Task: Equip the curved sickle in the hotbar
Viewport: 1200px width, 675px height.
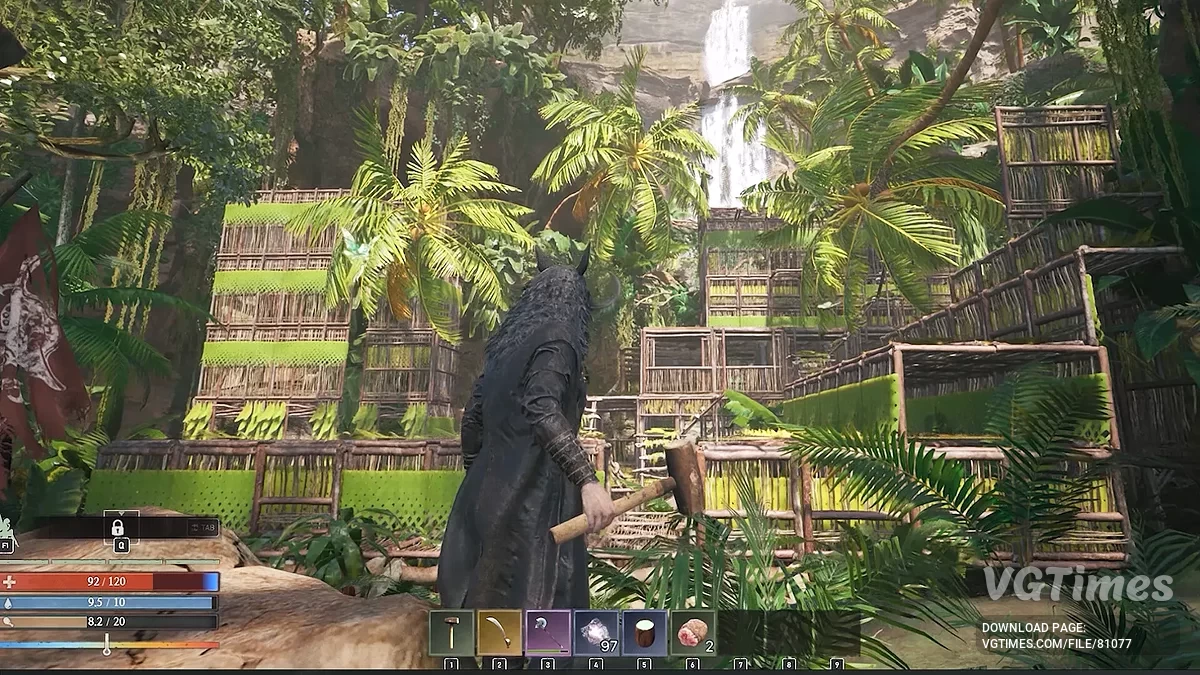Action: tap(499, 633)
